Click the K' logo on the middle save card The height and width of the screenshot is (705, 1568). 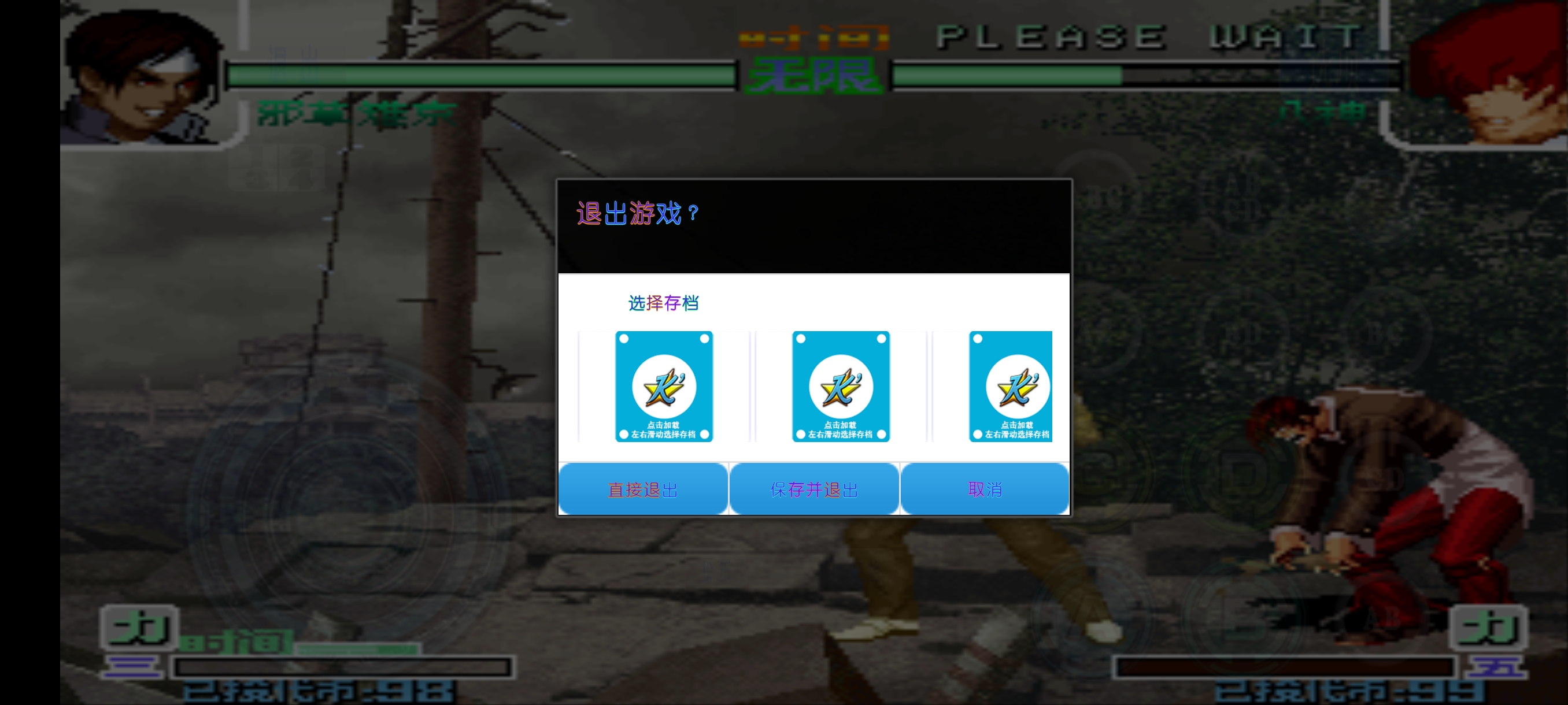[841, 386]
